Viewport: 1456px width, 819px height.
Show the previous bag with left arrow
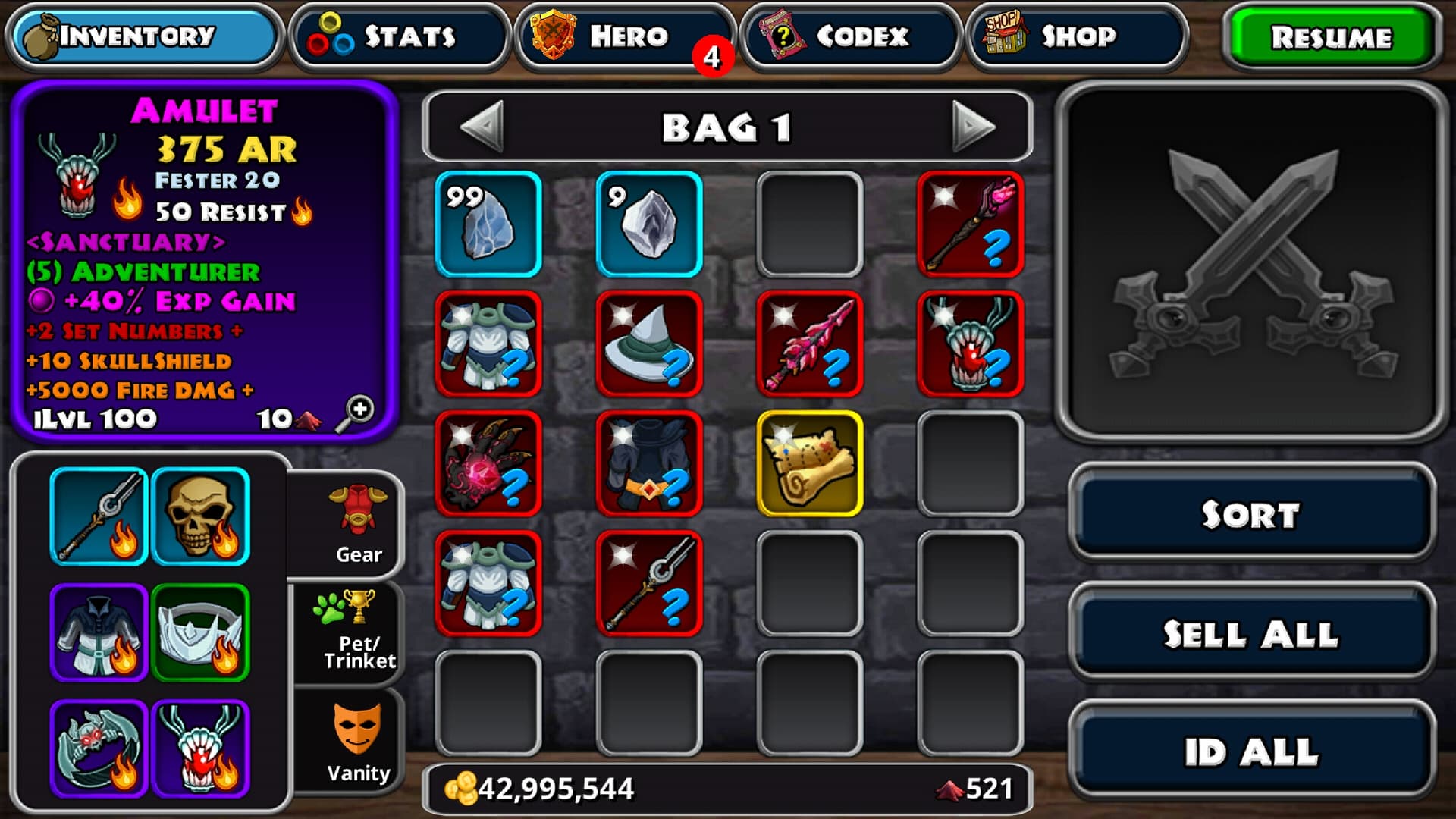point(482,127)
